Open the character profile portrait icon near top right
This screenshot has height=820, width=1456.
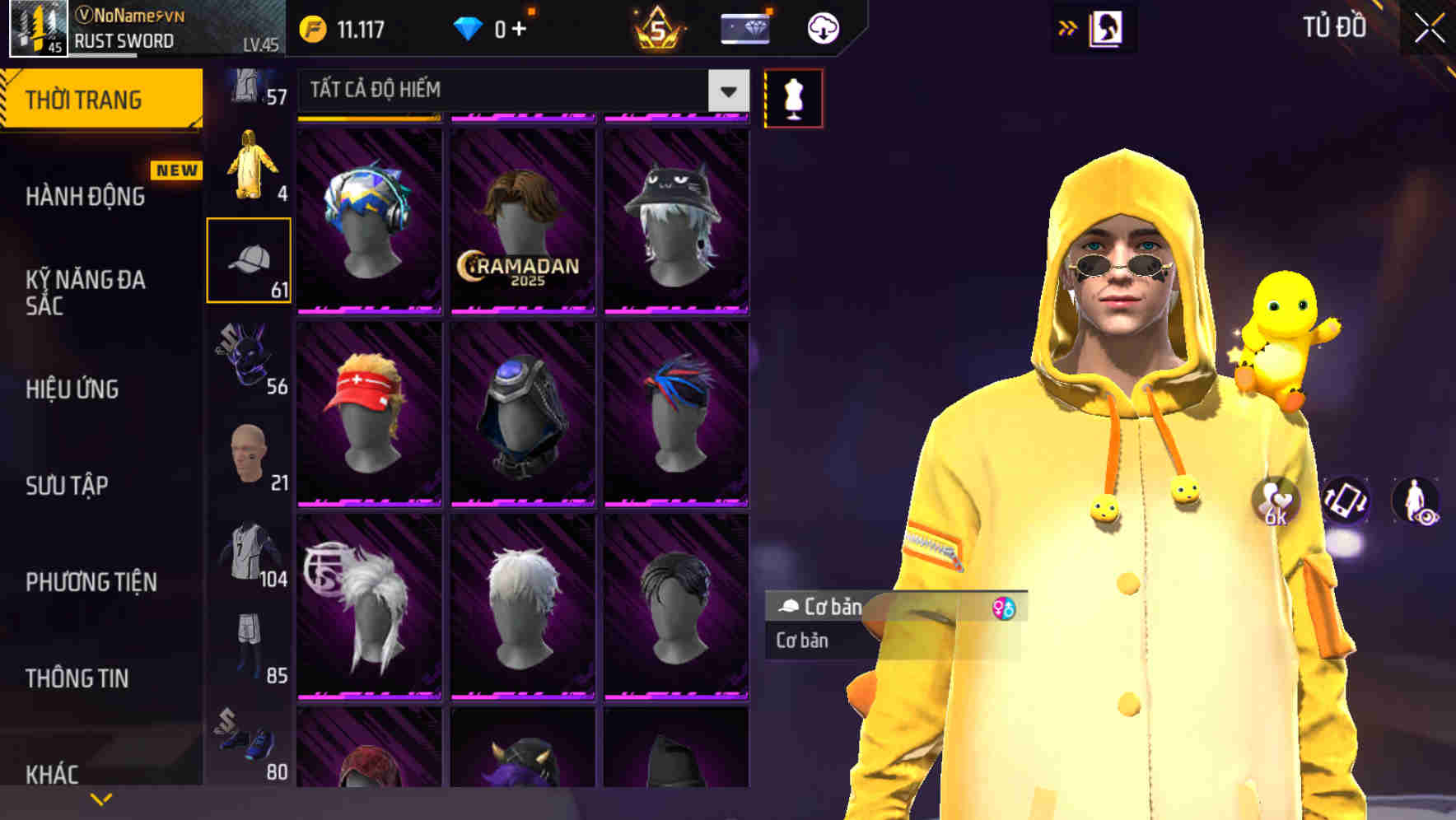pyautogui.click(x=1107, y=26)
